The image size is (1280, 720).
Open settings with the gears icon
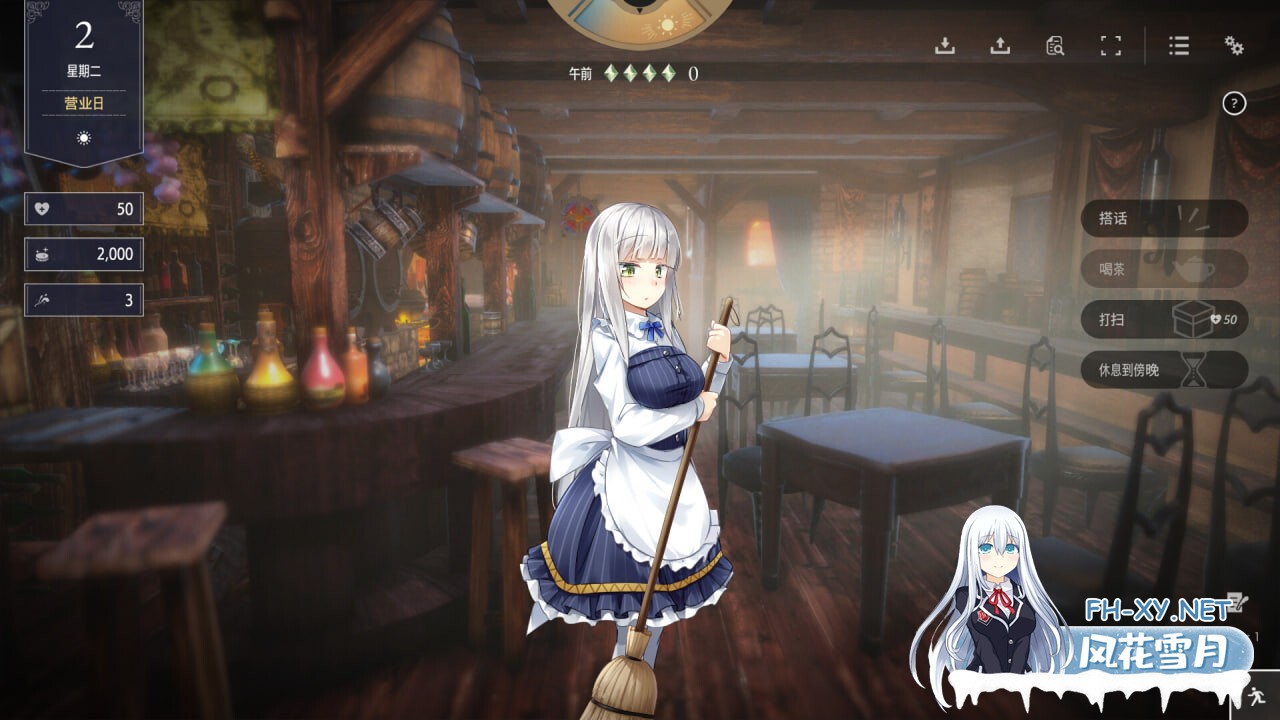click(x=1234, y=46)
